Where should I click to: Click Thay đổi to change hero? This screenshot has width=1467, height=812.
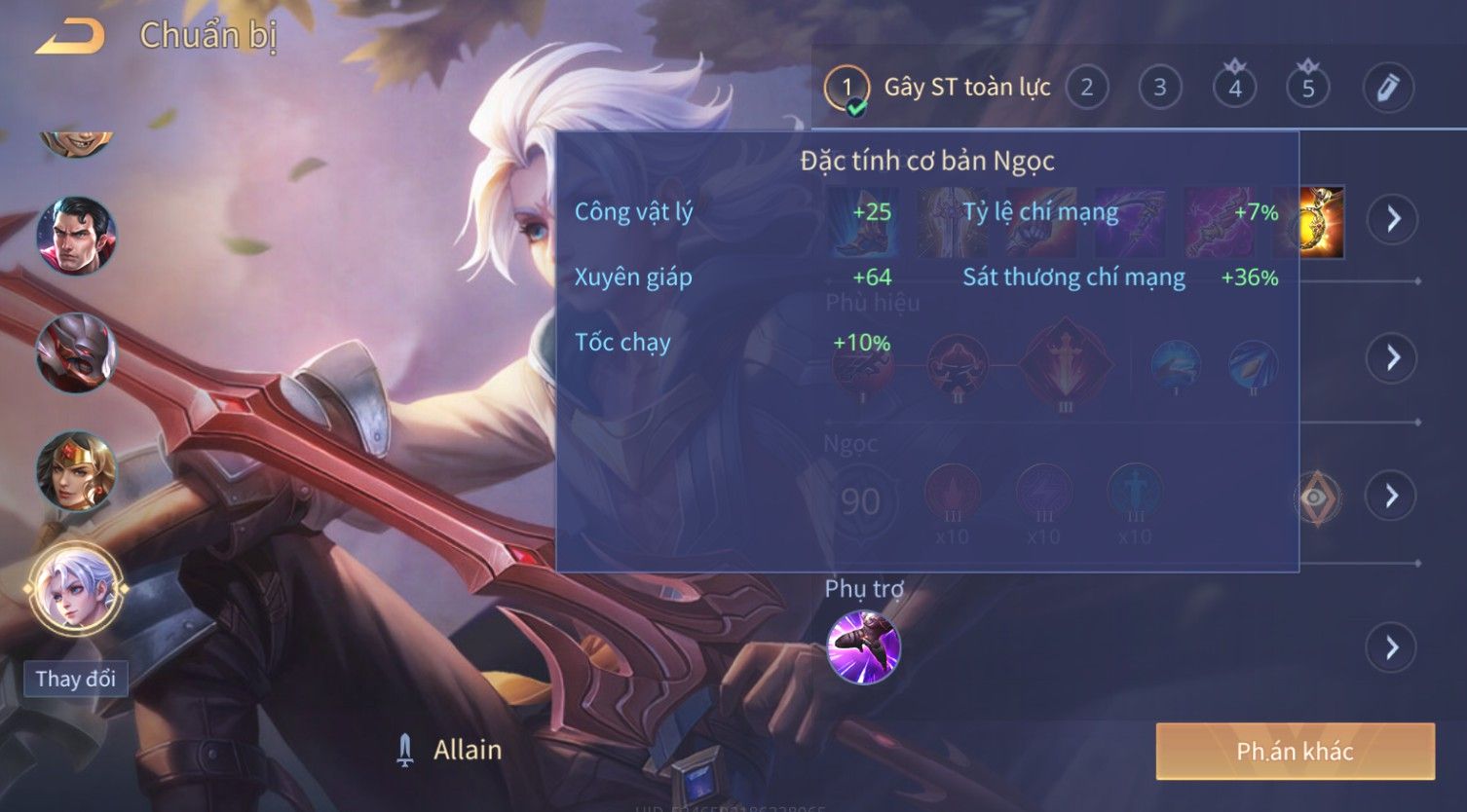pos(75,679)
